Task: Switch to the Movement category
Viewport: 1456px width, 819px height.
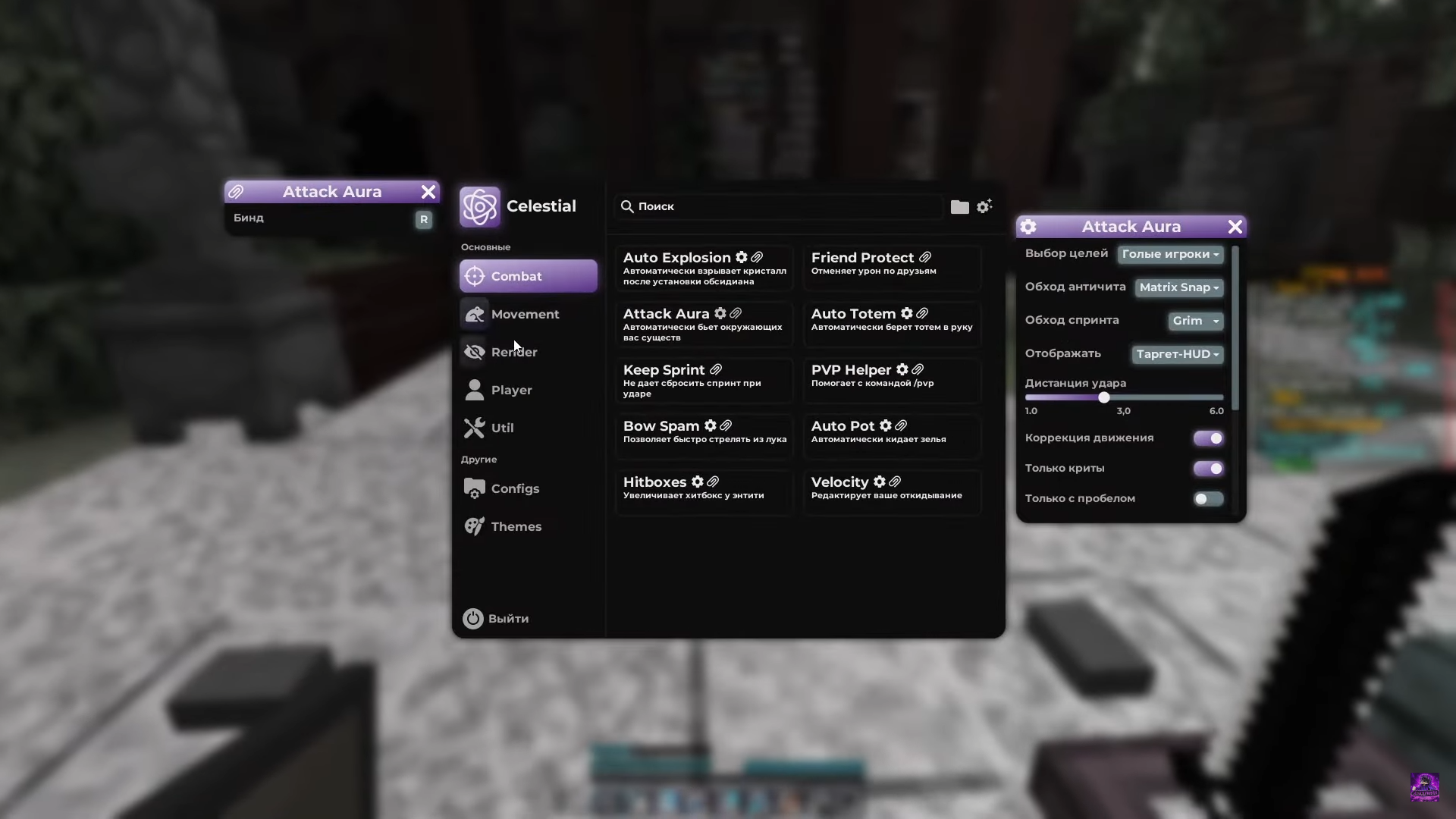Action: 525,314
